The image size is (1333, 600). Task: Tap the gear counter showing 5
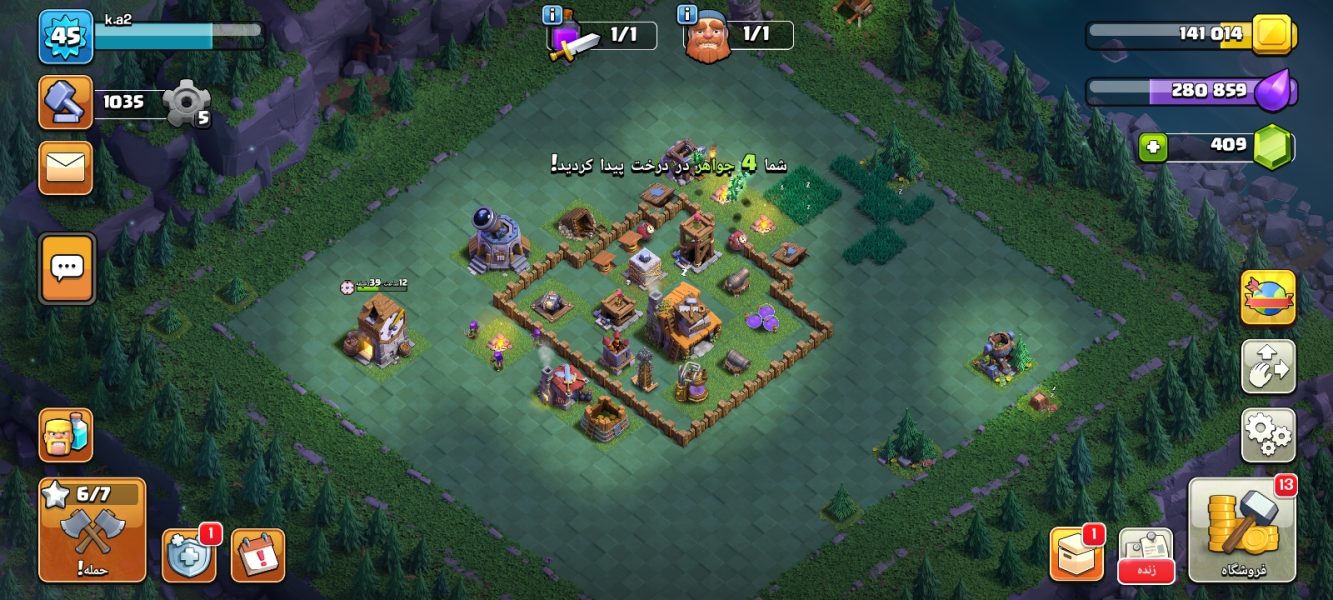(x=186, y=103)
